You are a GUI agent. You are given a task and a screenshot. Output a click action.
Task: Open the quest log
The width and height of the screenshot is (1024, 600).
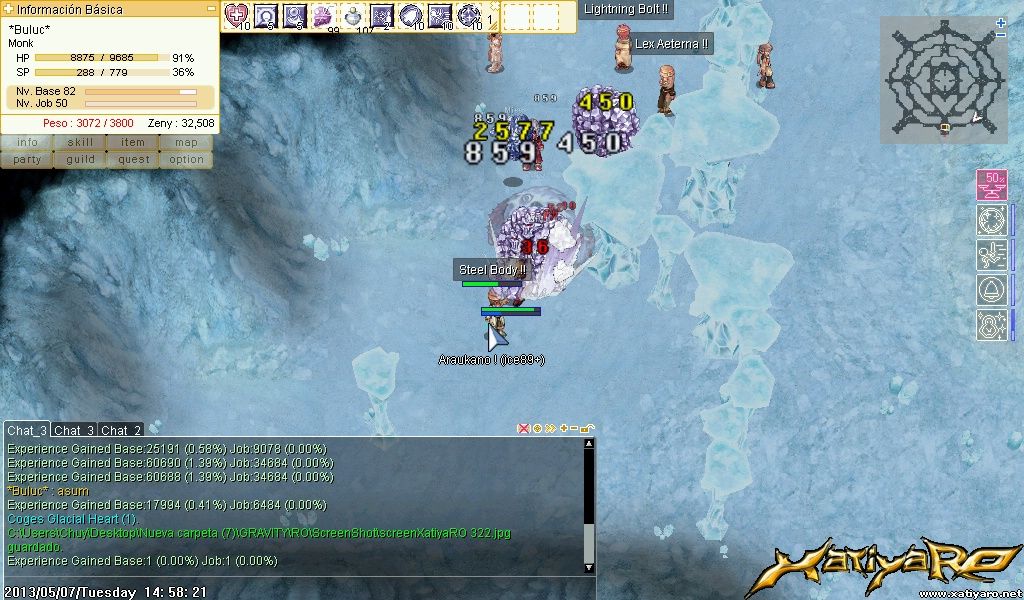[133, 159]
